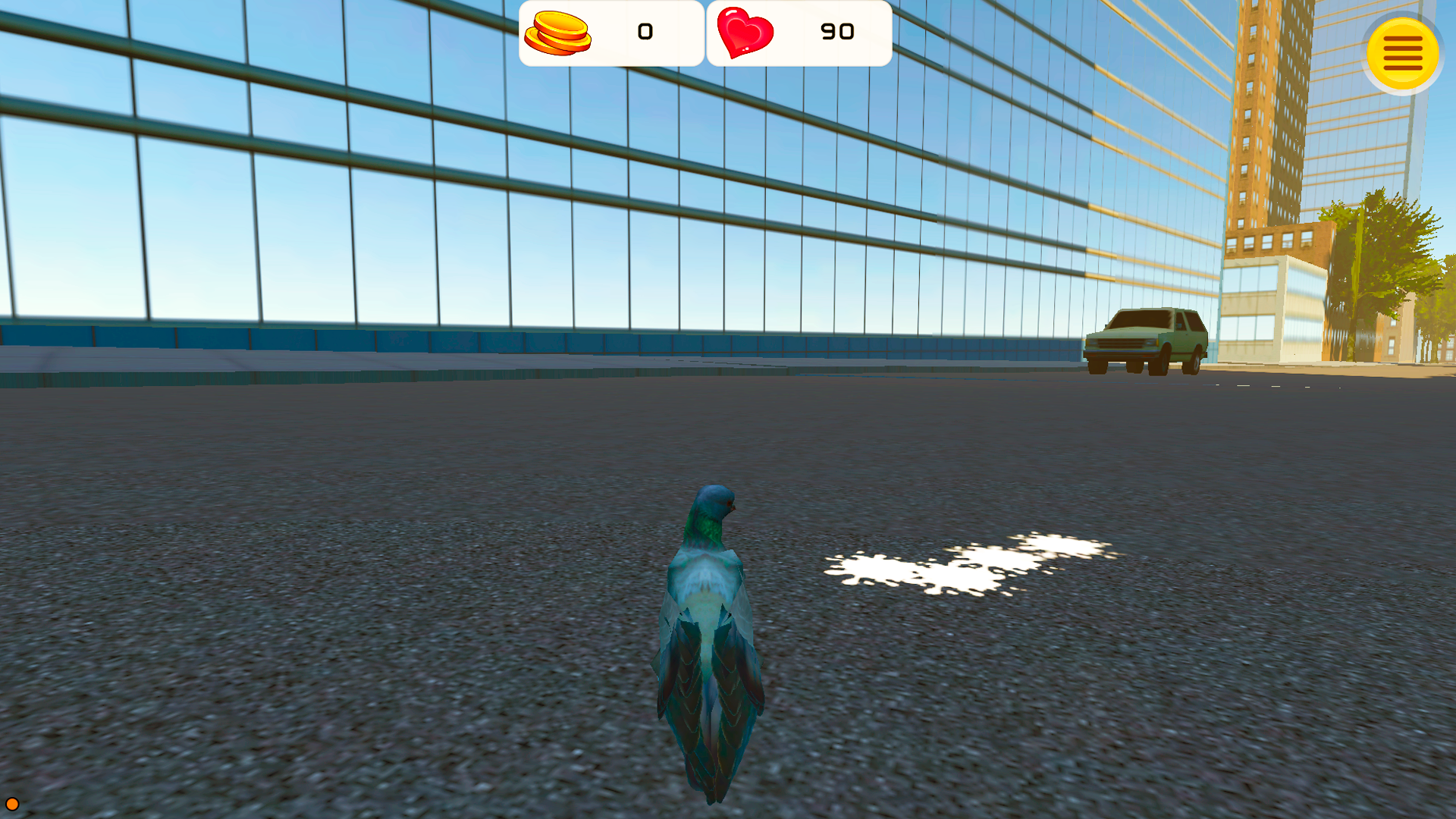Select the pigeon character
Screen dimensions: 1456x819
pyautogui.click(x=709, y=629)
